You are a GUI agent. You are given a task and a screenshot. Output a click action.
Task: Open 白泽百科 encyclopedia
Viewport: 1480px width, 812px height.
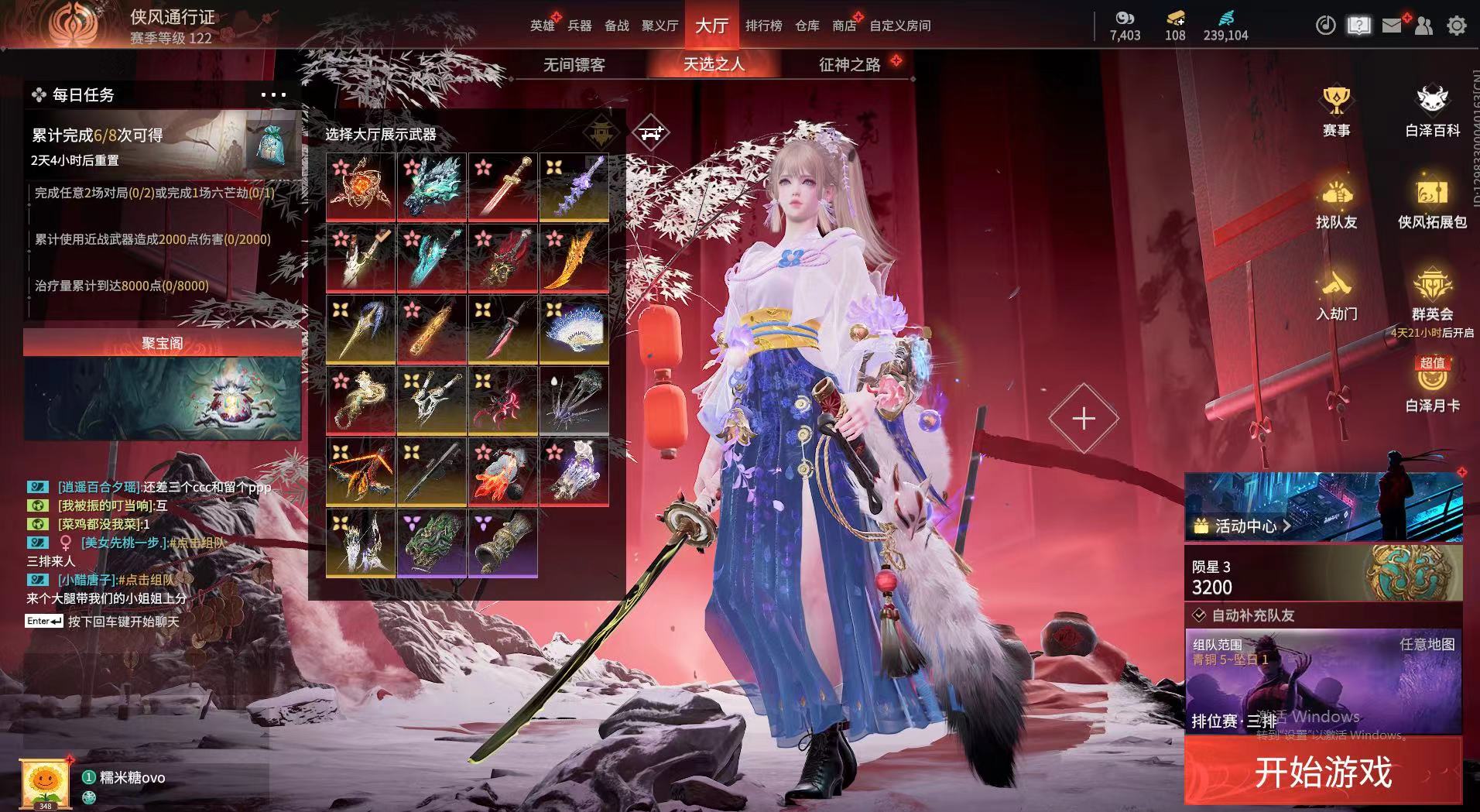[x=1432, y=111]
